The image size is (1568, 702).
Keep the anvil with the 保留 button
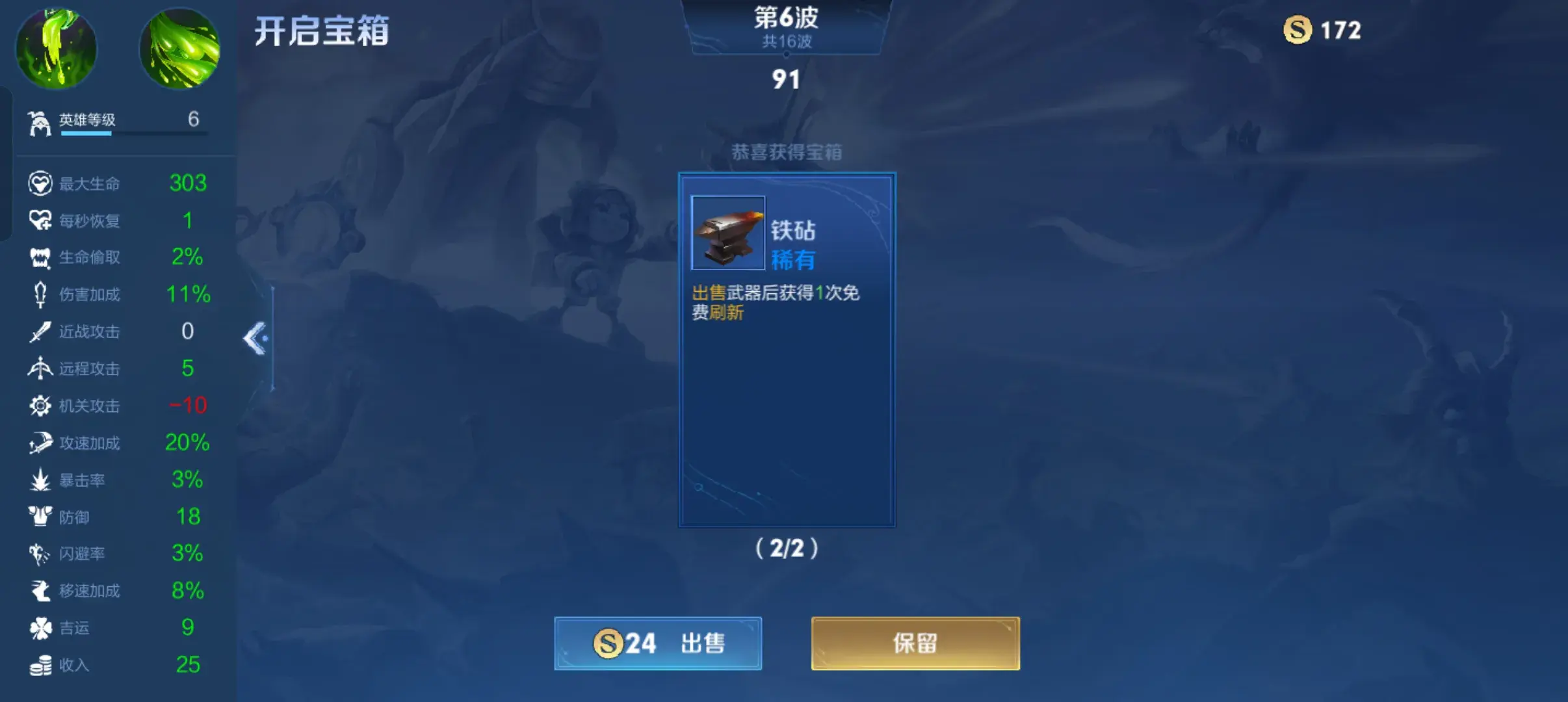915,643
